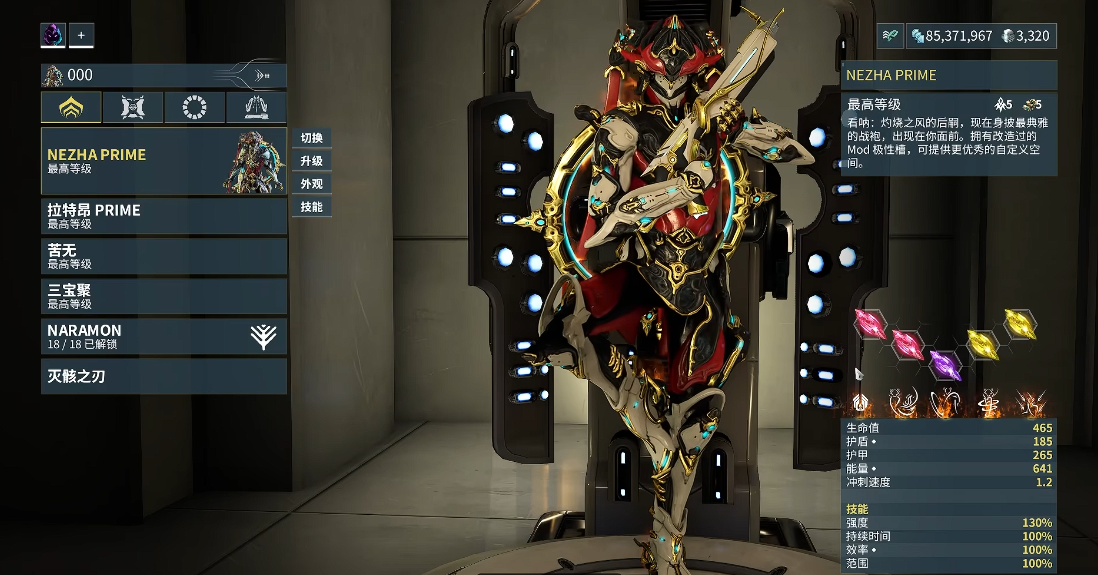This screenshot has height=575, width=1098.
Task: Open the dotted-circle loadout tab
Action: pyautogui.click(x=195, y=108)
